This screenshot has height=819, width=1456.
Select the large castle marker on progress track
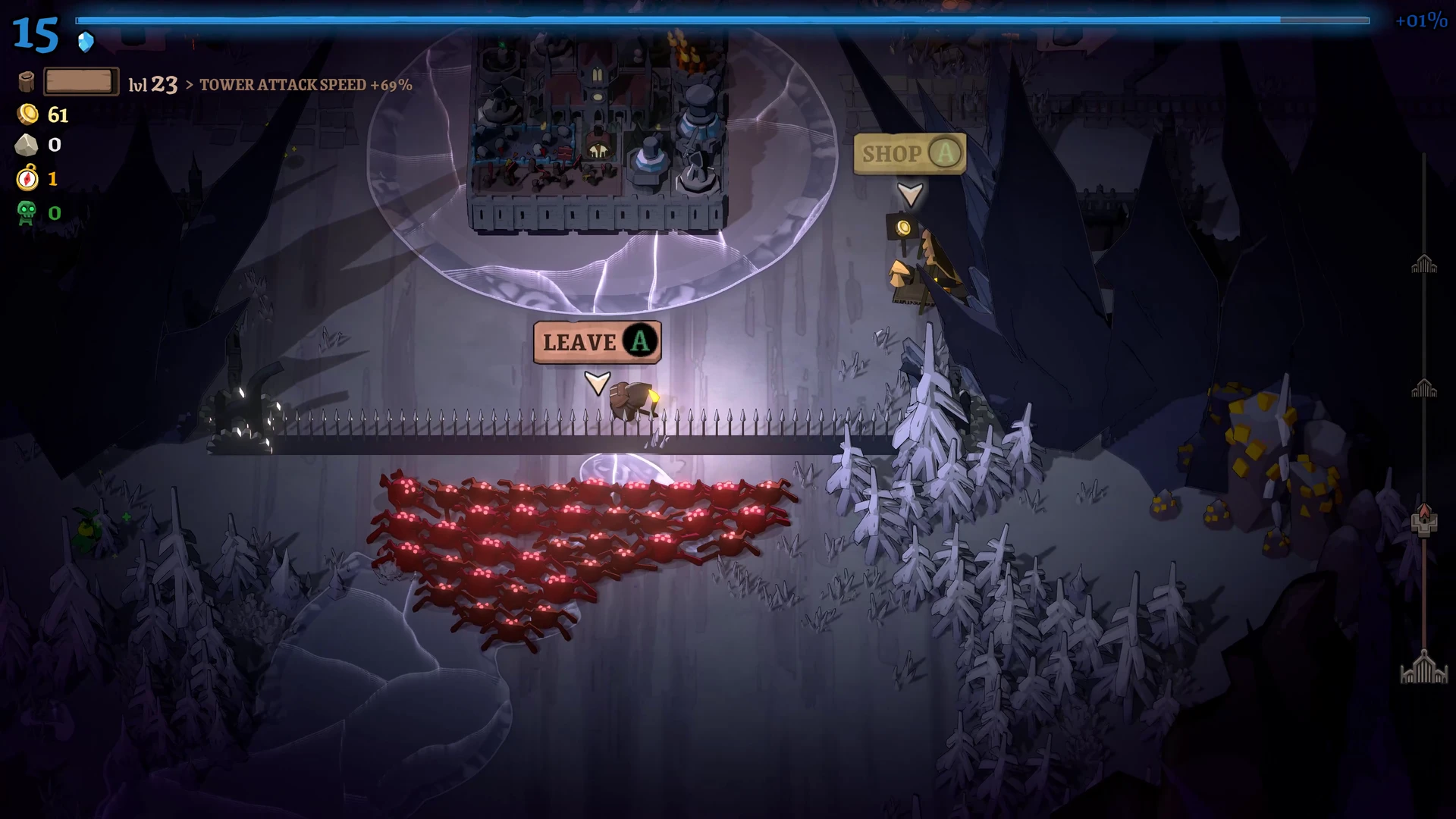(1423, 668)
